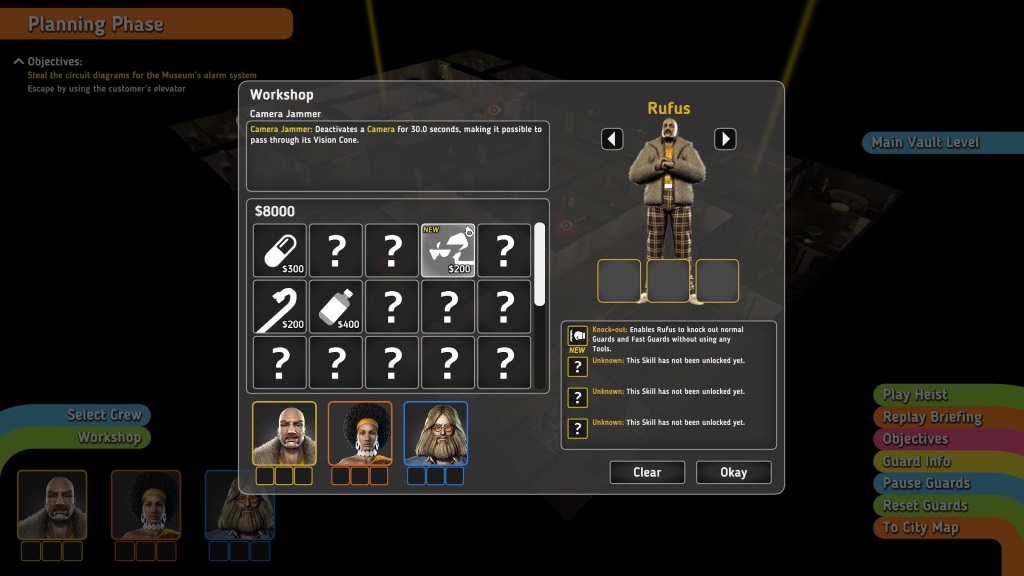This screenshot has width=1024, height=576.
Task: Buy the Camera Jammer tool
Action: point(448,250)
